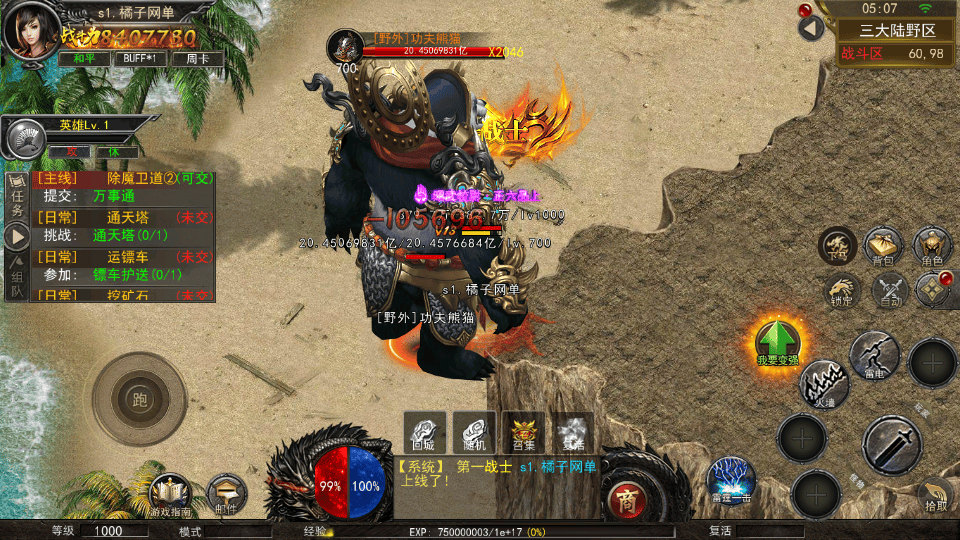Use the 回城 return-to-town item

pos(424,431)
